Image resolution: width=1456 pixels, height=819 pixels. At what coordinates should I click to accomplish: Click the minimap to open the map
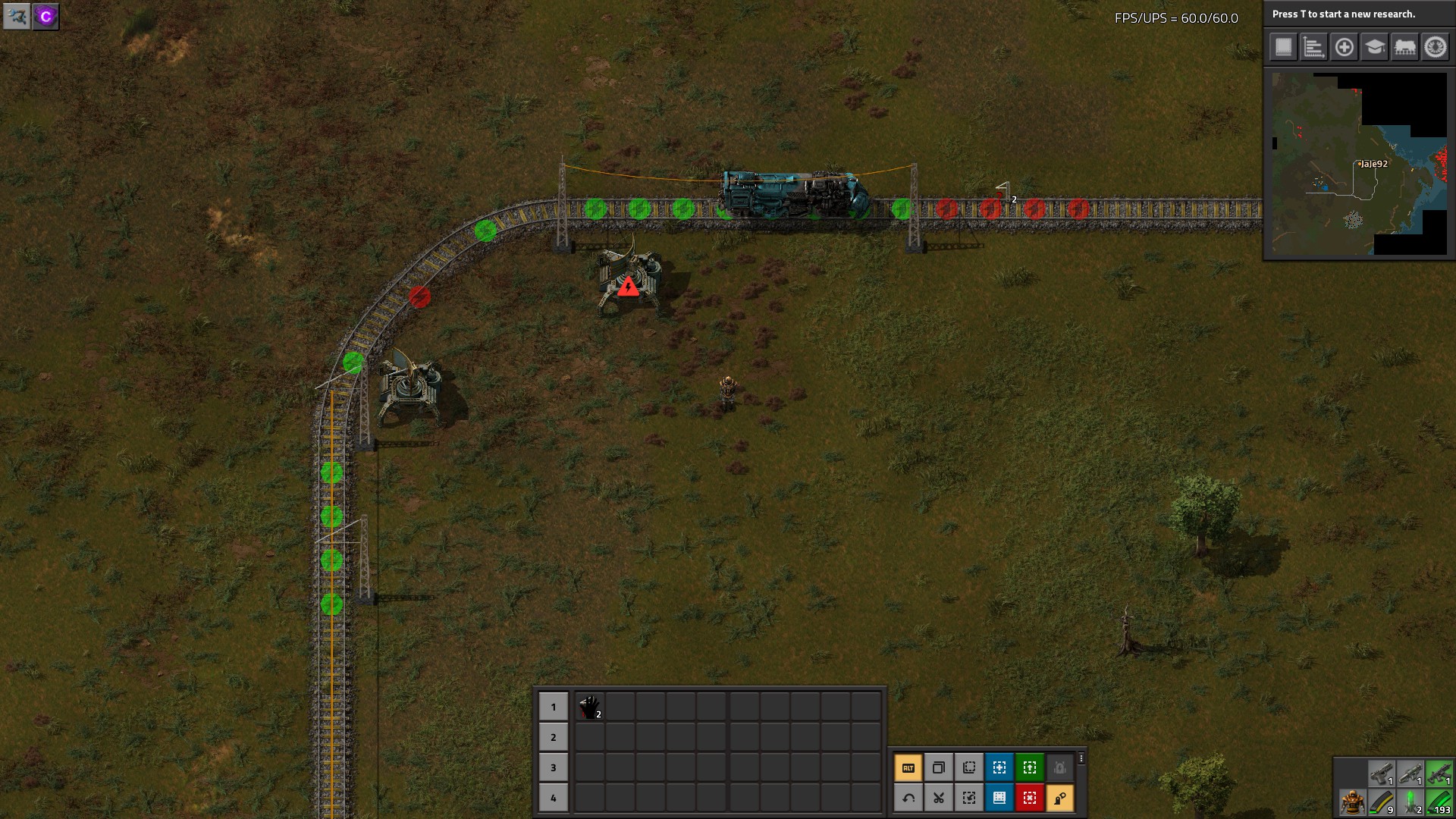(1359, 164)
